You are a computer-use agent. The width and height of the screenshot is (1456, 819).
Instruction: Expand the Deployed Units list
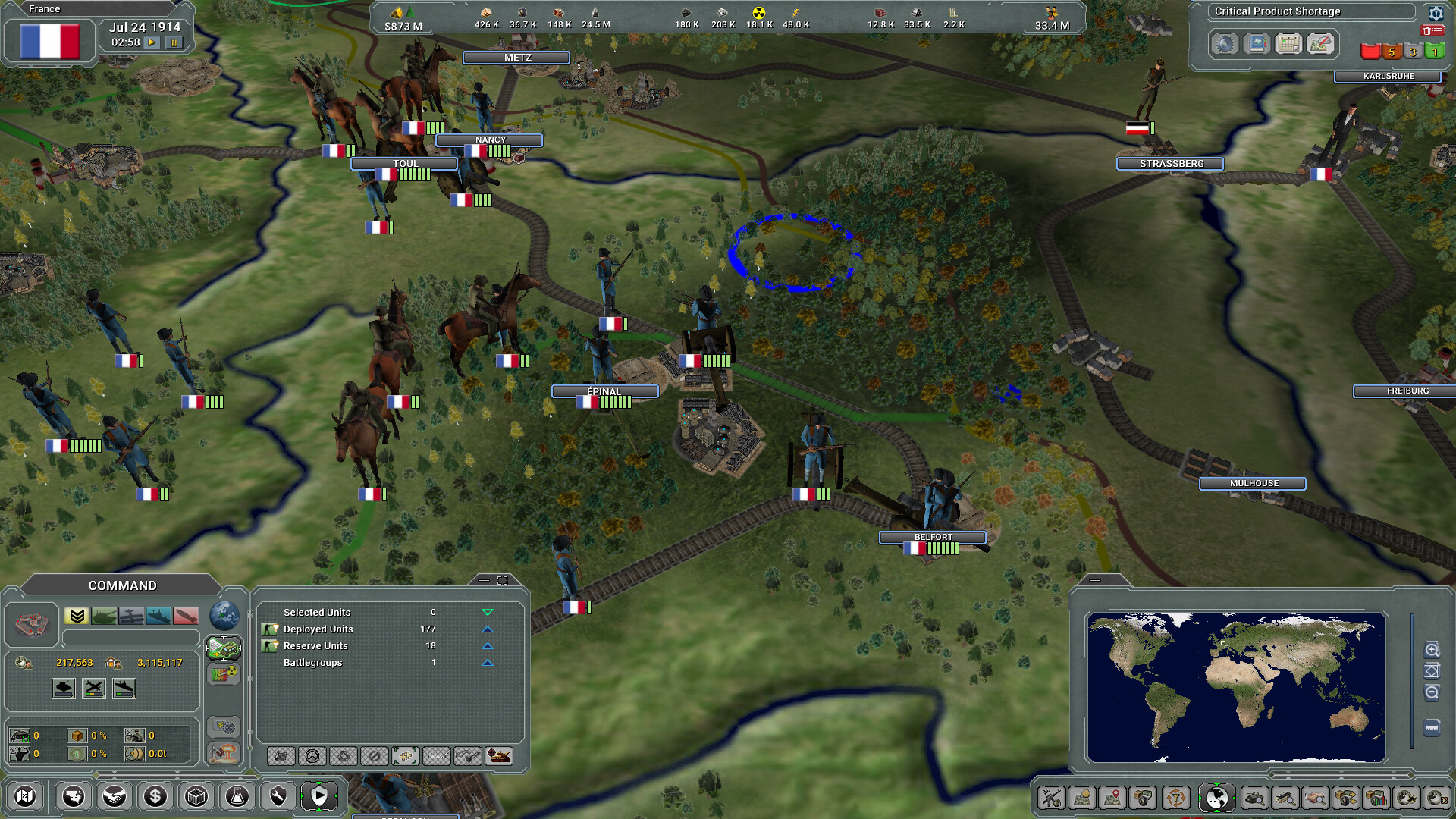coord(487,630)
